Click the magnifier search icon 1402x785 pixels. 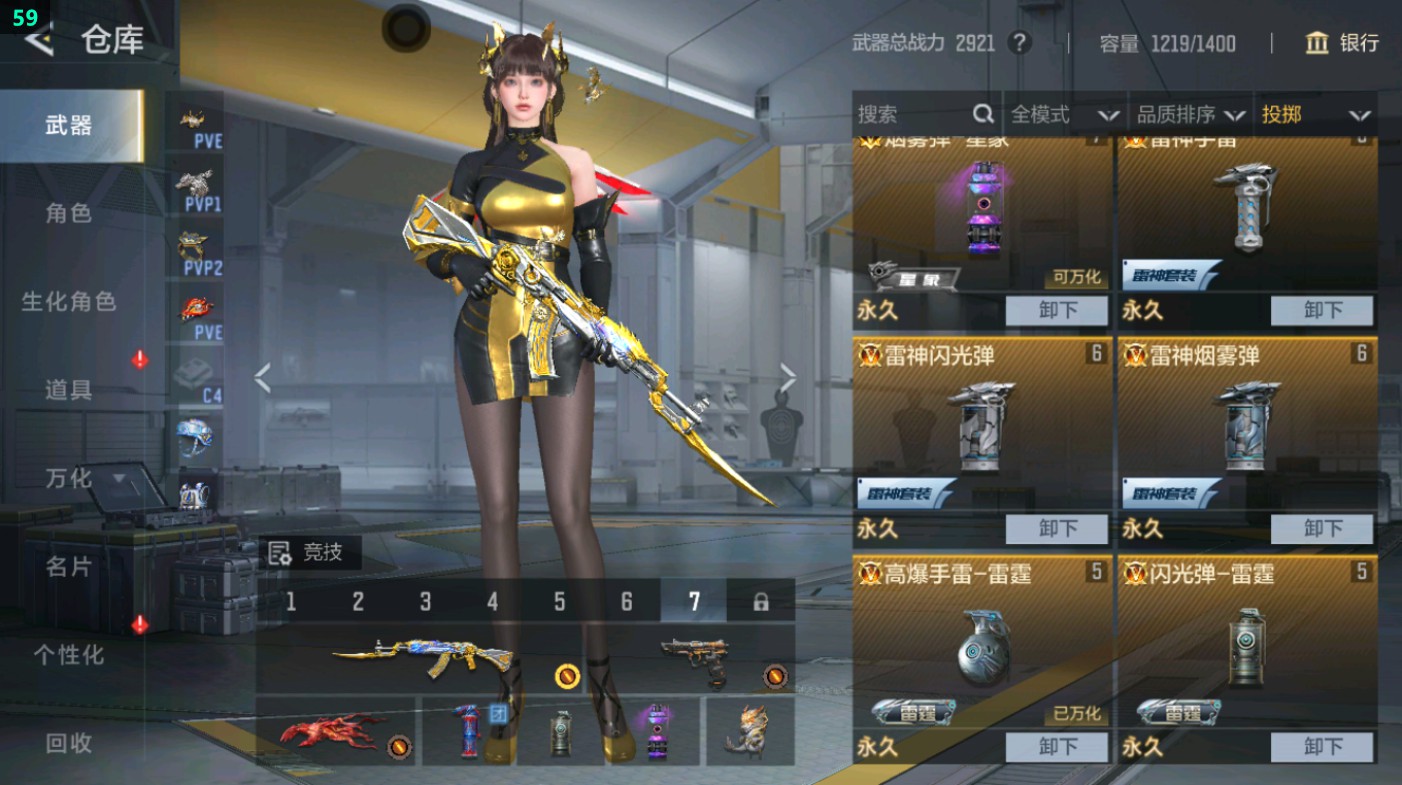point(984,114)
